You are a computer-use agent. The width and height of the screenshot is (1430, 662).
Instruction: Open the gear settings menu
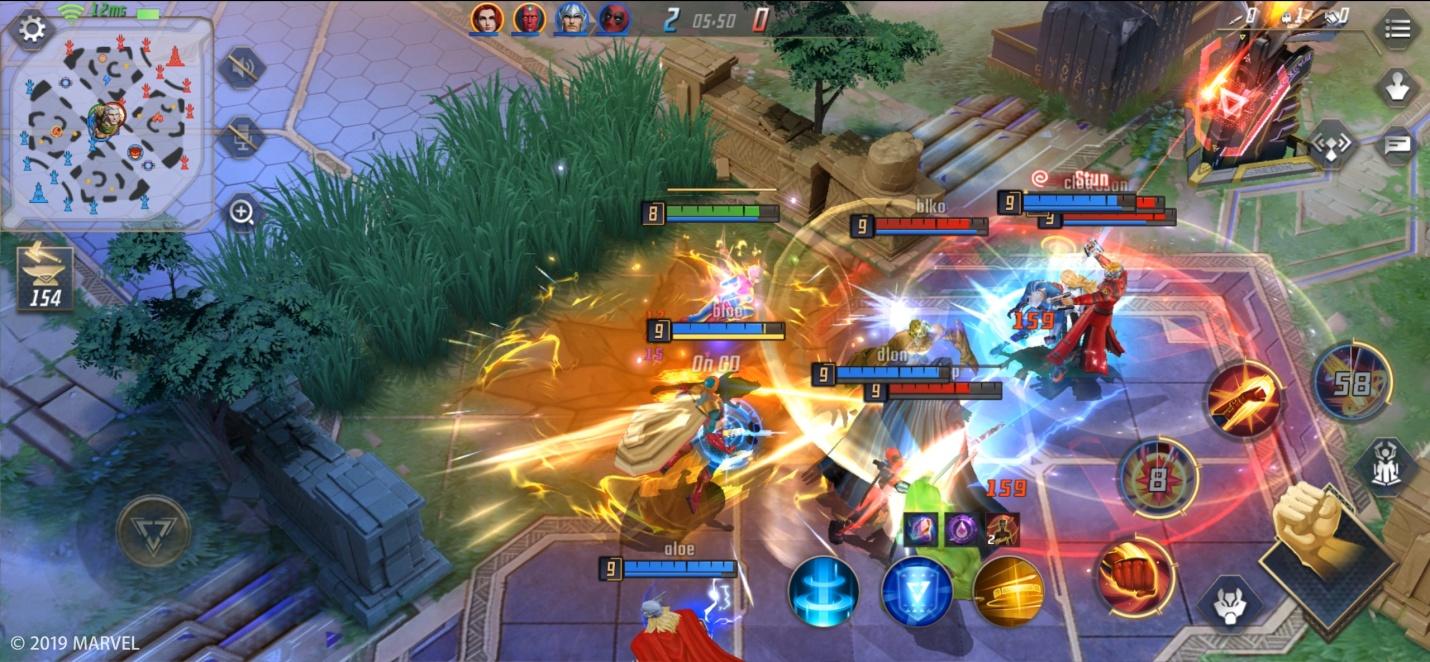point(31,28)
